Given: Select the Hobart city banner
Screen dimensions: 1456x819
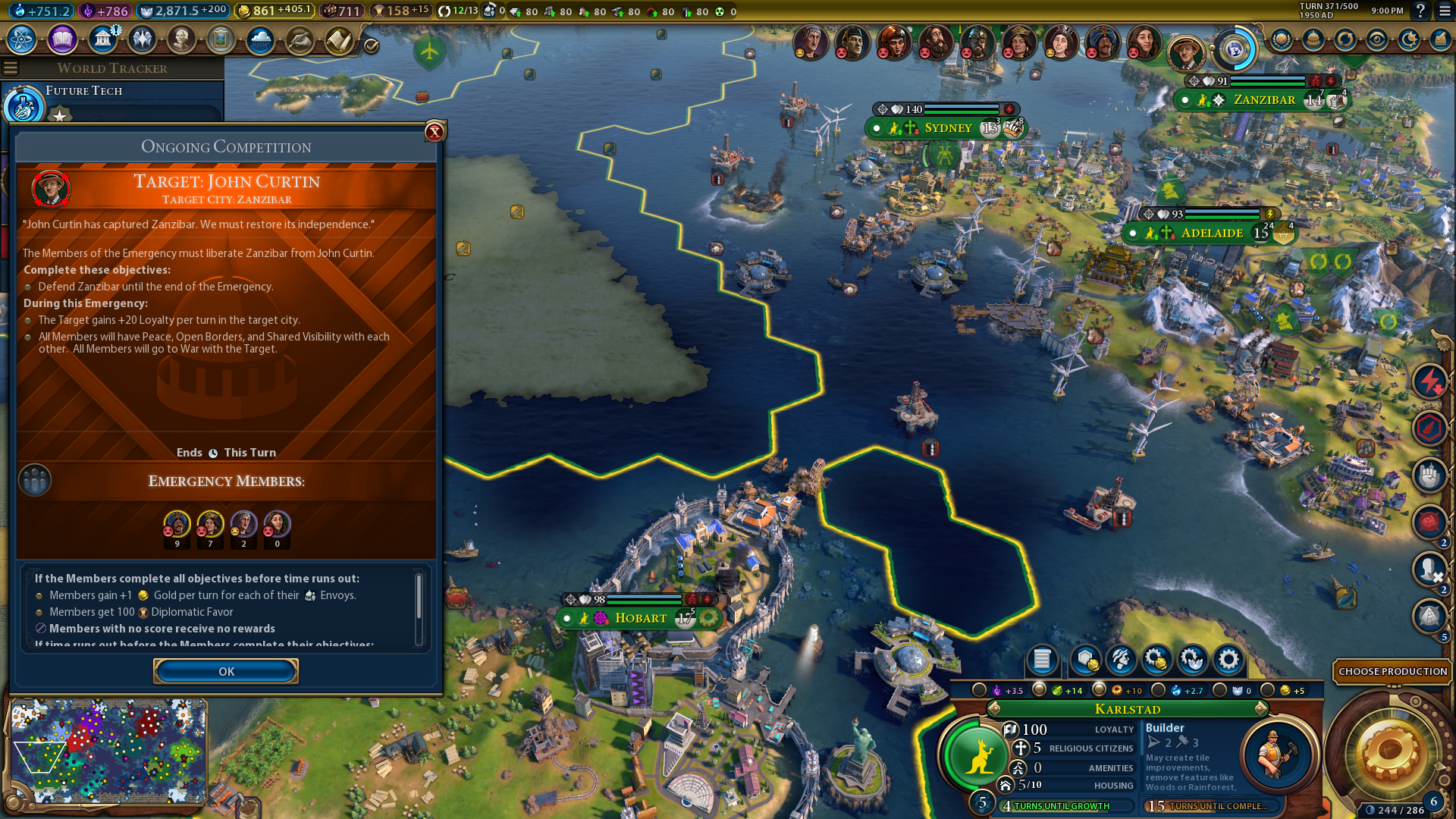Looking at the screenshot, I should pyautogui.click(x=640, y=618).
